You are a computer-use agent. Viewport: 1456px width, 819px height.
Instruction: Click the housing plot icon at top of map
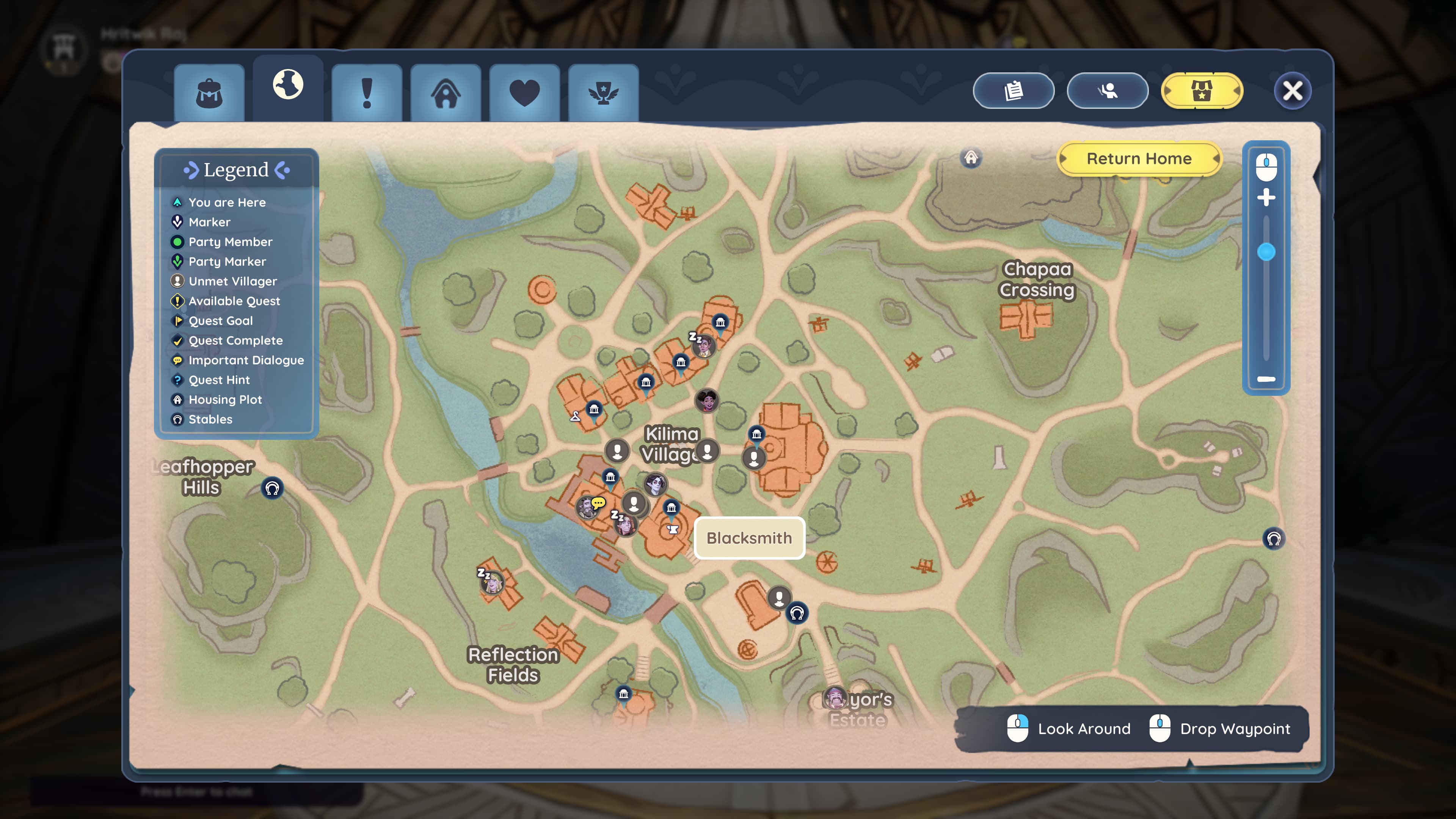971,158
